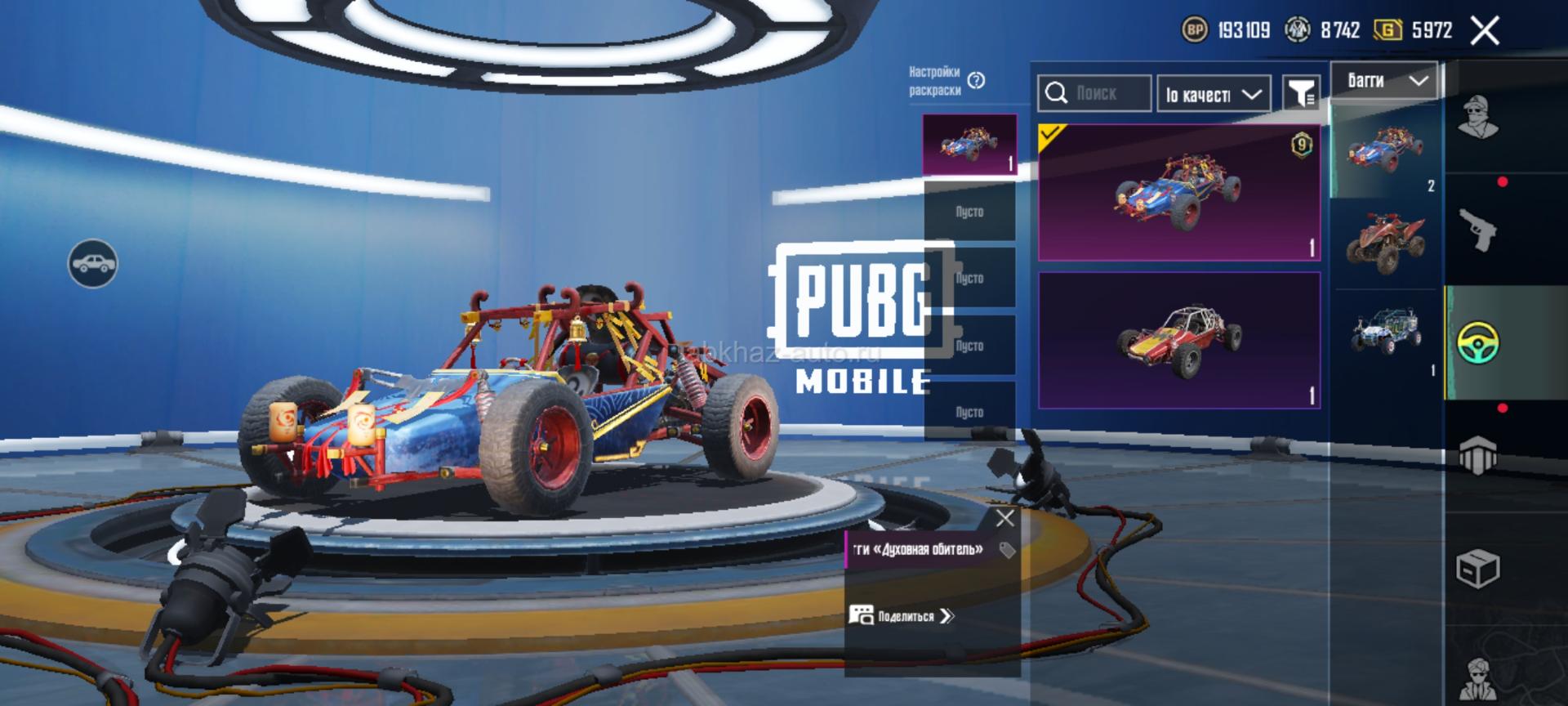The image size is (1568, 706).
Task: Select the red quad bike thumbnail
Action: pos(1386,243)
